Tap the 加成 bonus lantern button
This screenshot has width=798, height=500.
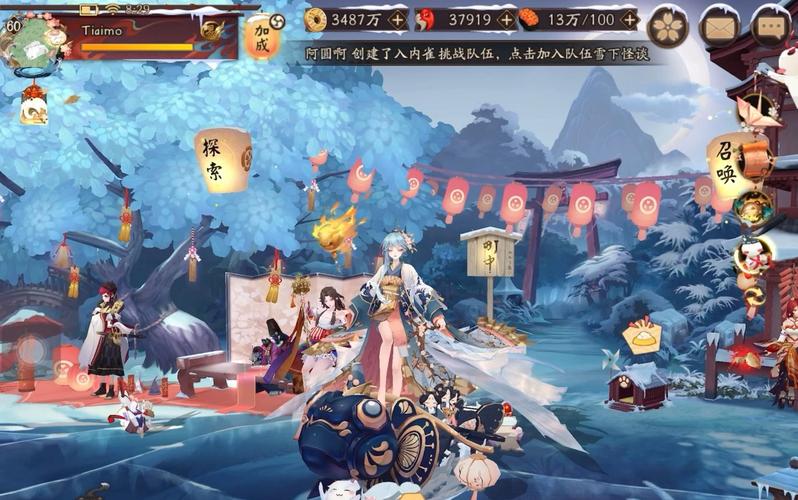[x=263, y=39]
